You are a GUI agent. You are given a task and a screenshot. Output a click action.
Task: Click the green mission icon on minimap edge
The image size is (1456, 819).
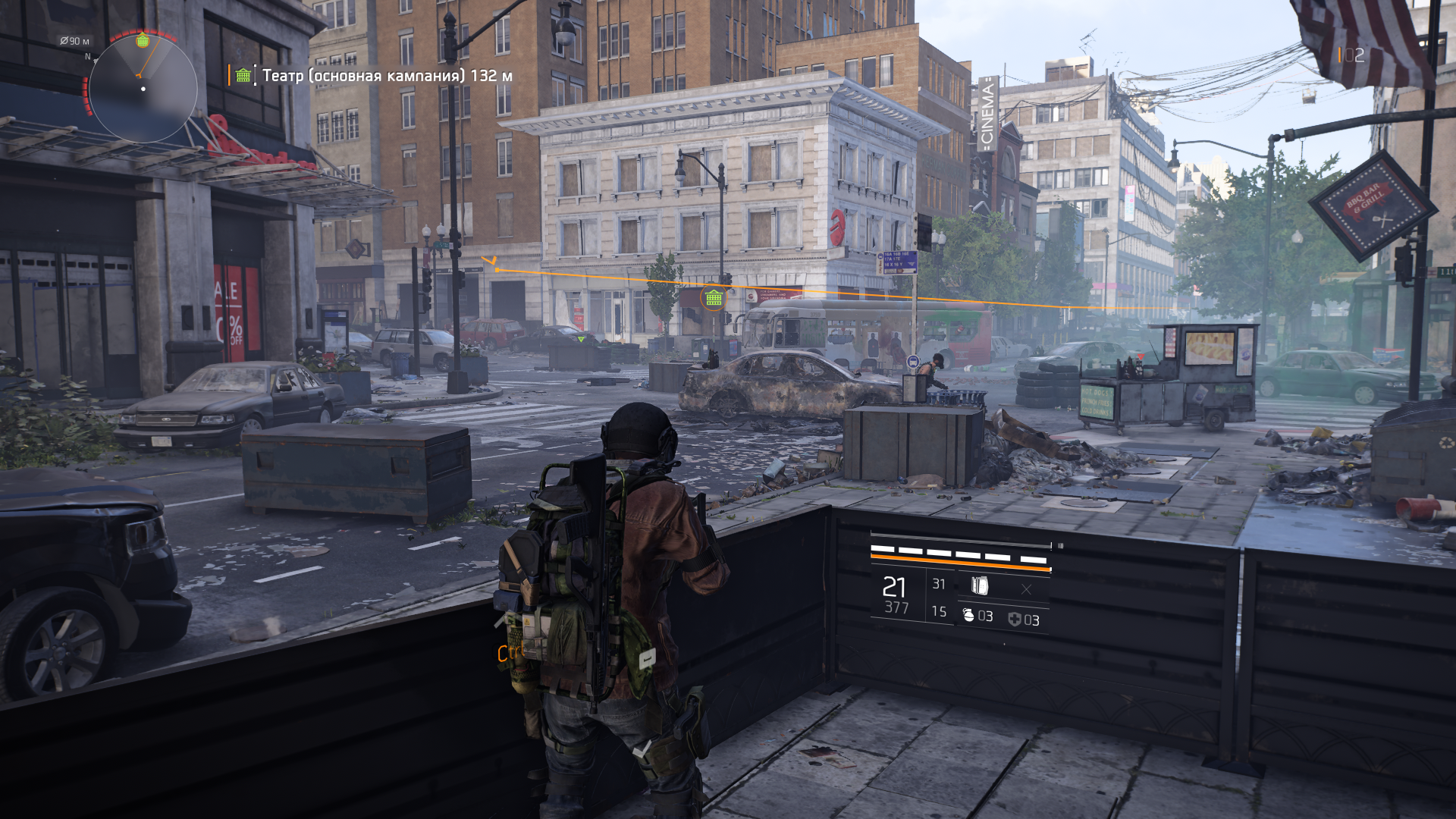coord(143,41)
